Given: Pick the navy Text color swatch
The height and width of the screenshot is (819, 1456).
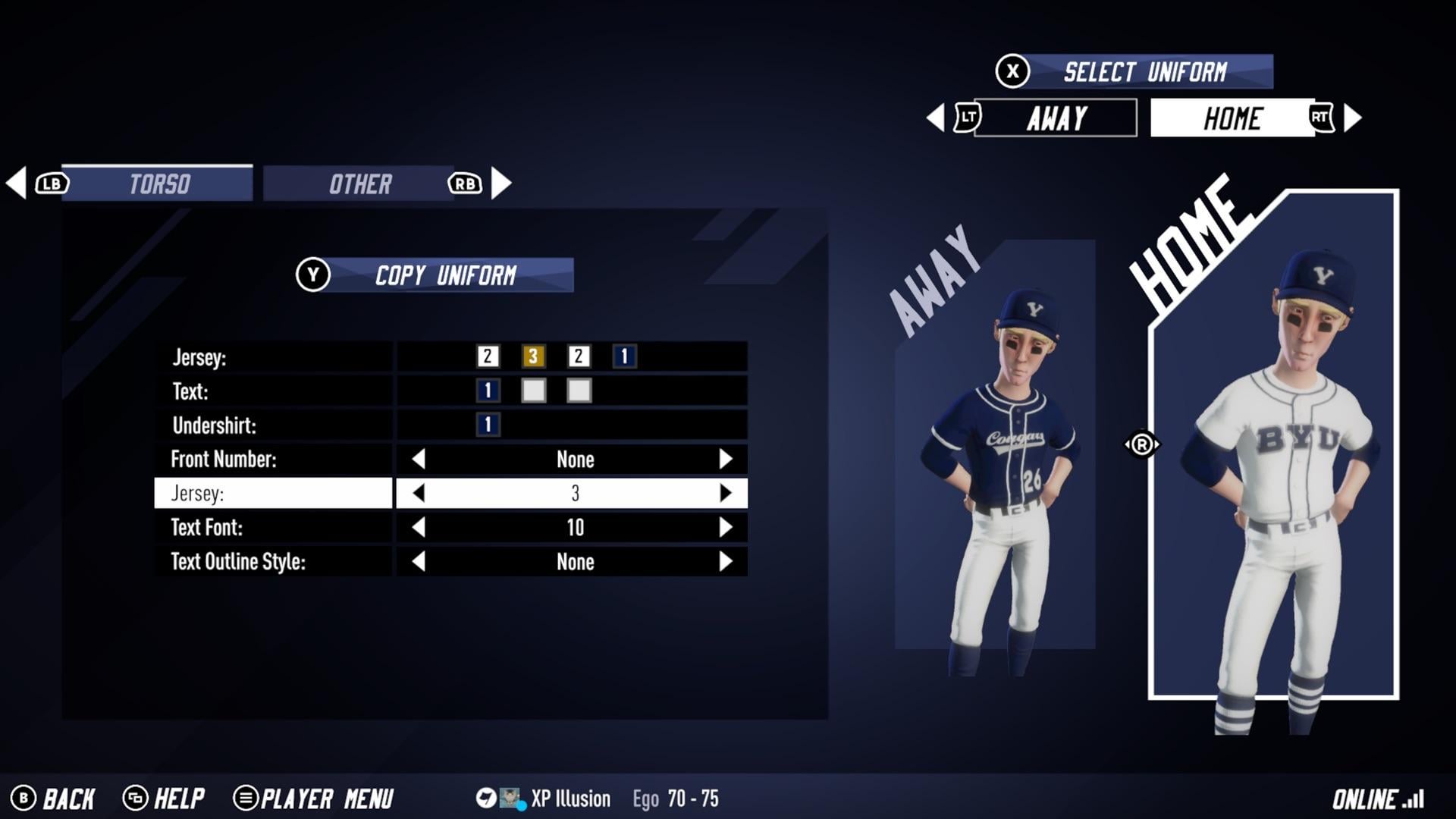Looking at the screenshot, I should [488, 391].
